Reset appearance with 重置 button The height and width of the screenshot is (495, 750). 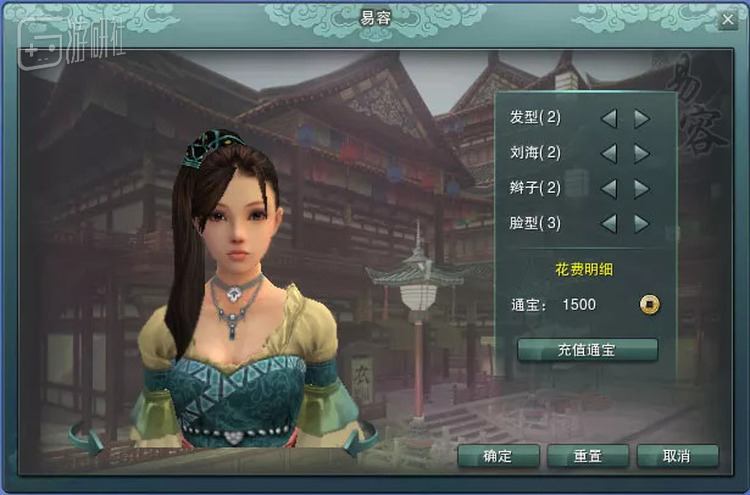(587, 456)
